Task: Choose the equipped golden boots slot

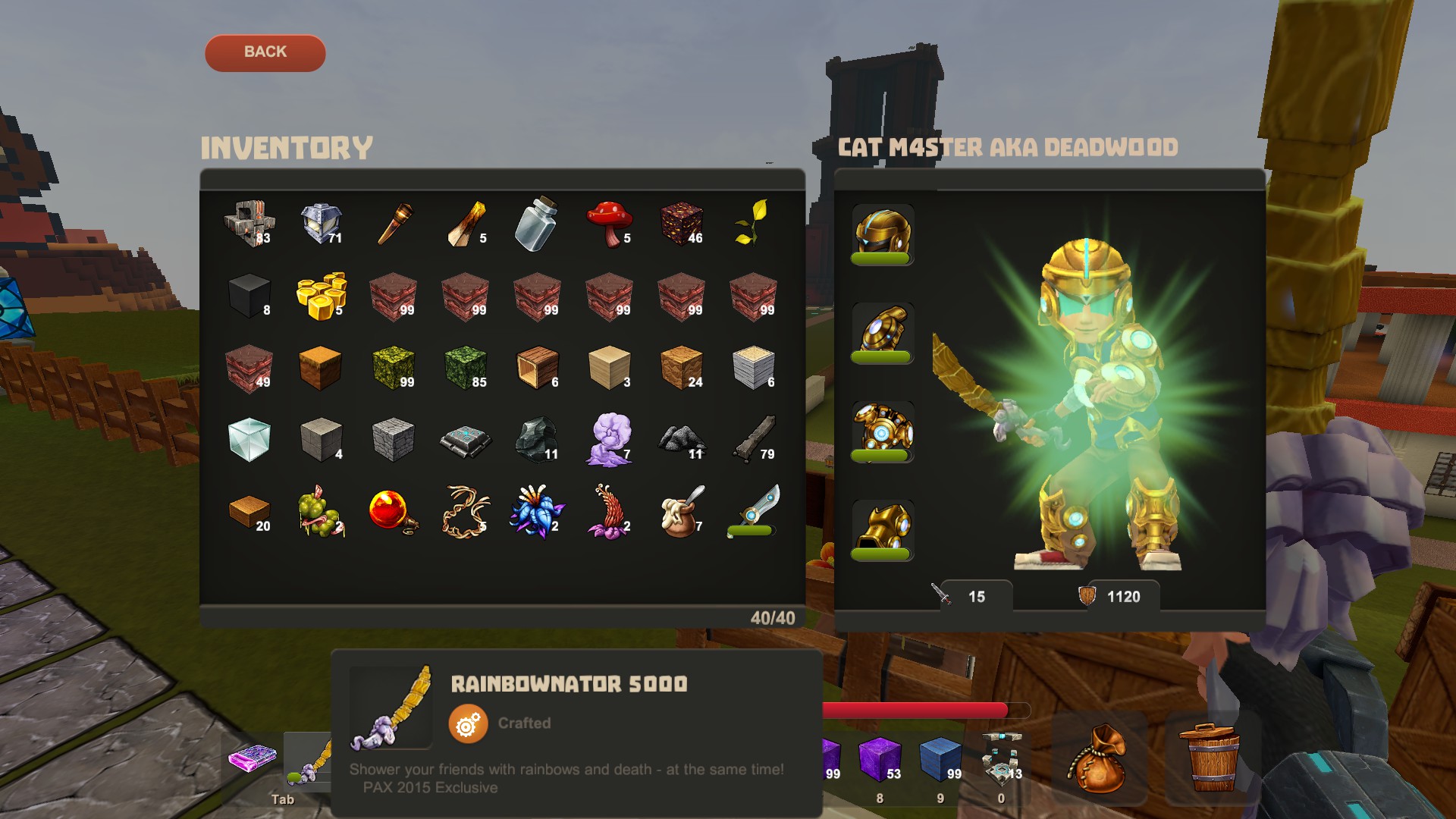Action: pyautogui.click(x=882, y=529)
